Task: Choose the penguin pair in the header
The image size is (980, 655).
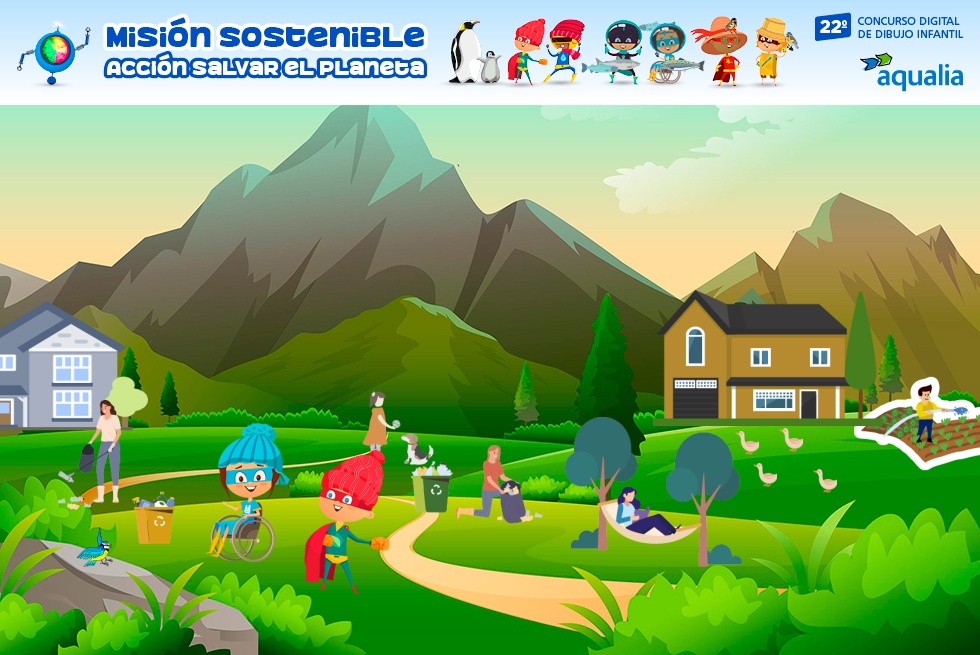Action: pos(473,55)
